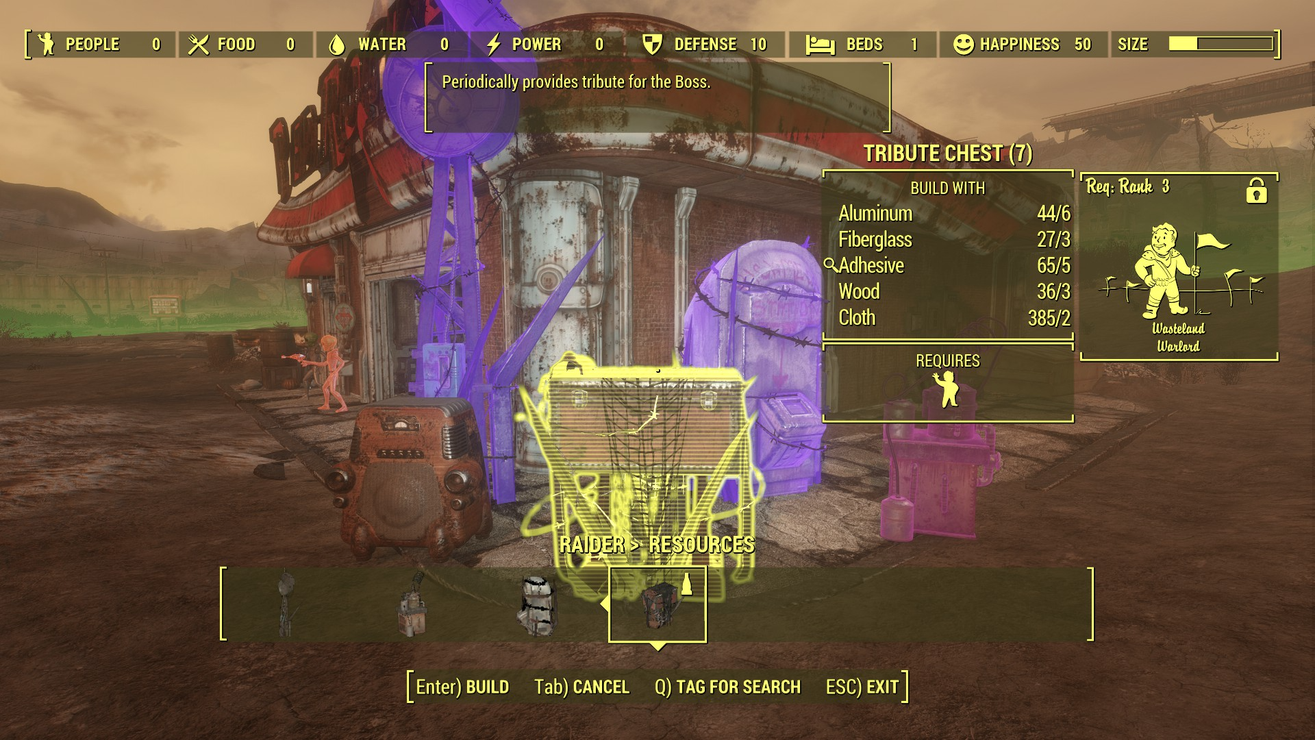Click the lock icon on the Rank 3 panel
This screenshot has height=740, width=1315.
point(1254,190)
